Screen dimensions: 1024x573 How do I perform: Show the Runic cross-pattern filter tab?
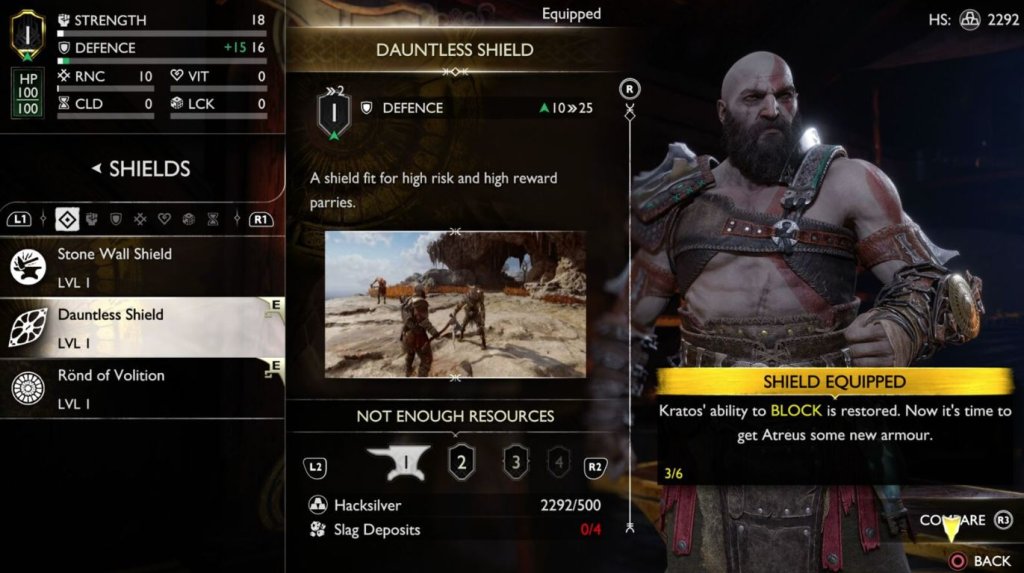click(140, 218)
